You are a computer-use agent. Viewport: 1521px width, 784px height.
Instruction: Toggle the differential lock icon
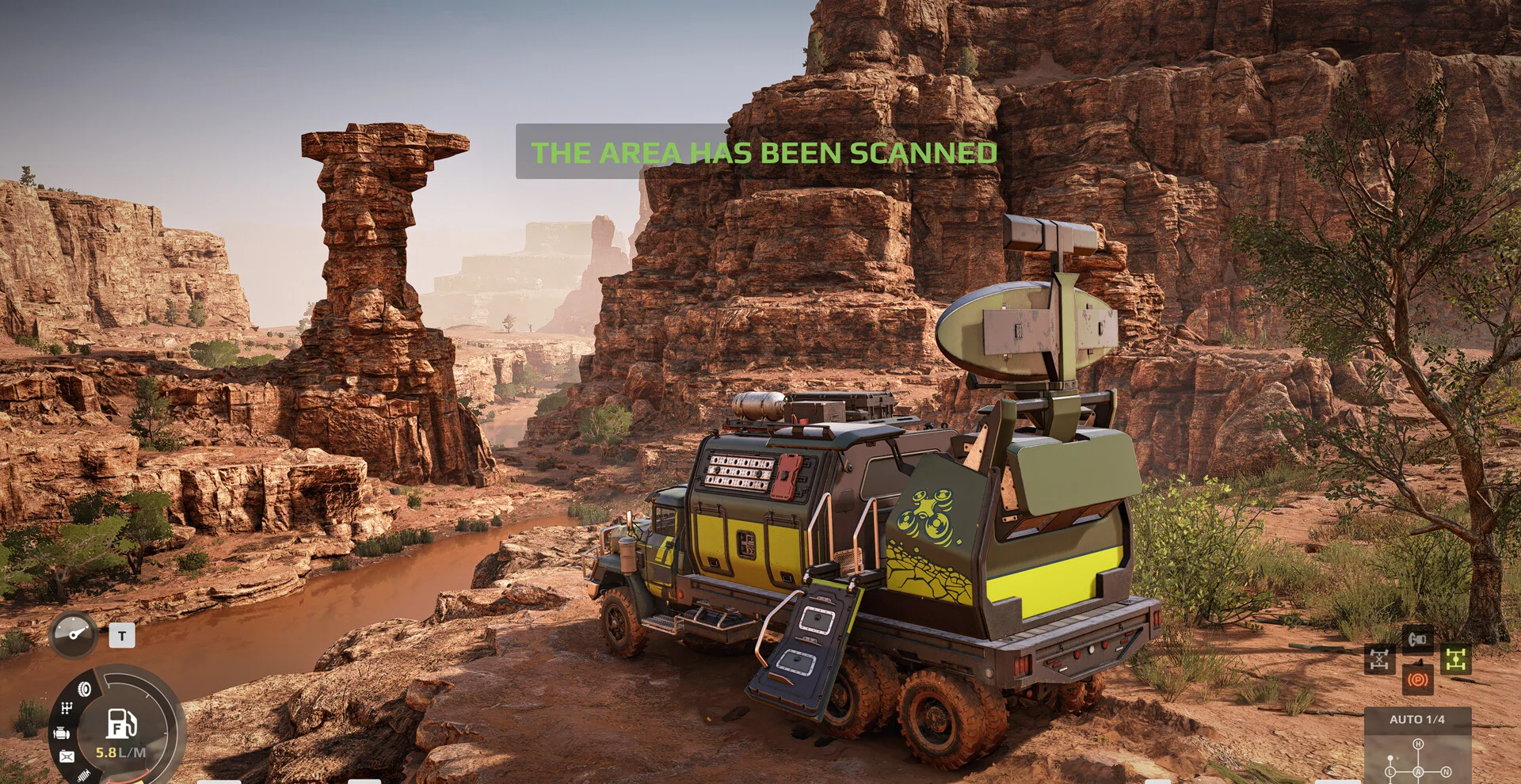coord(1379,660)
